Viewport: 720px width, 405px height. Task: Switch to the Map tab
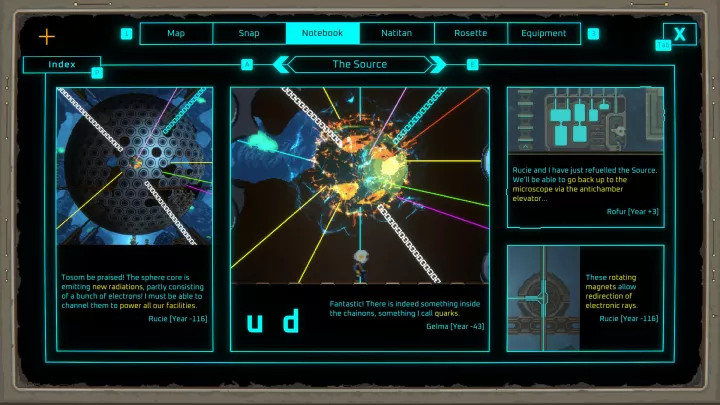176,33
